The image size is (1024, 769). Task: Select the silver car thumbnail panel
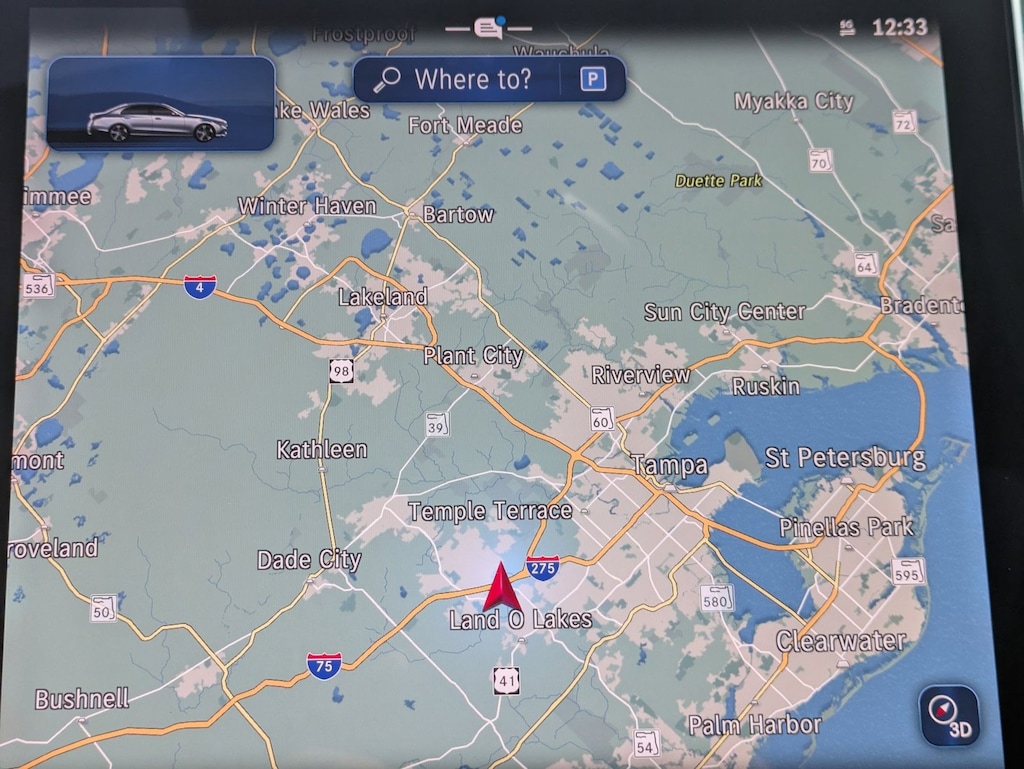pos(160,103)
